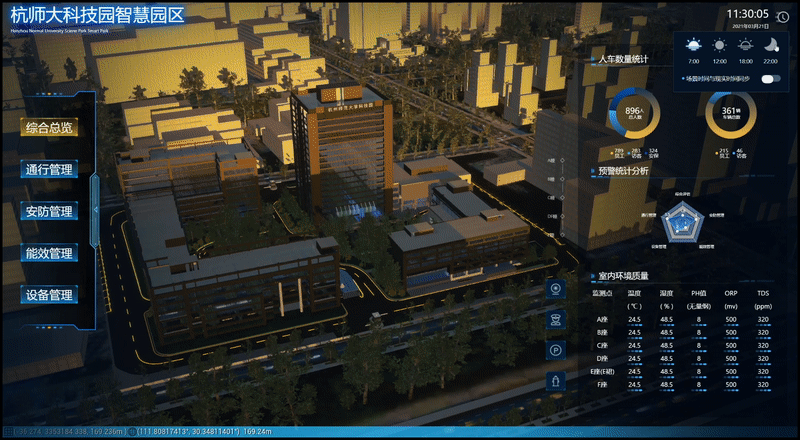Switch scene lighting to 18:00 sunset
This screenshot has width=800, height=440.
745,46
